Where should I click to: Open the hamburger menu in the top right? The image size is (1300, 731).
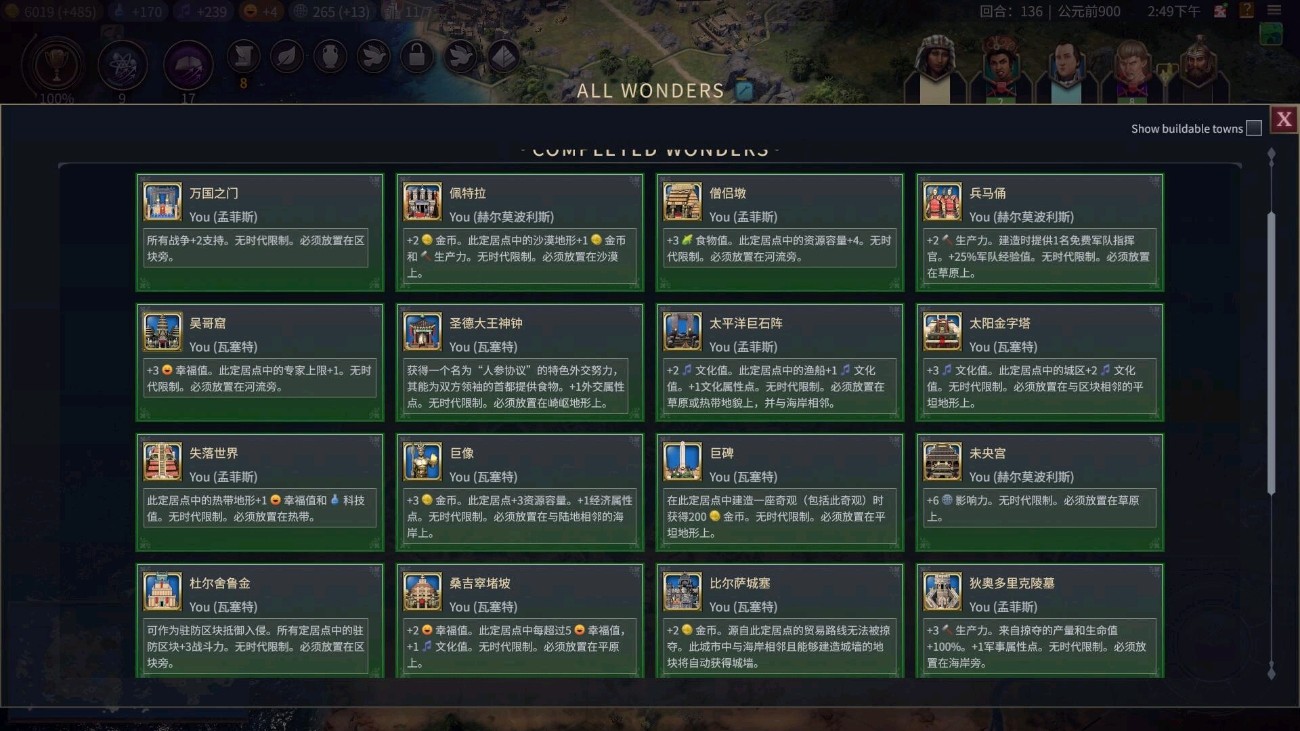tap(1274, 10)
